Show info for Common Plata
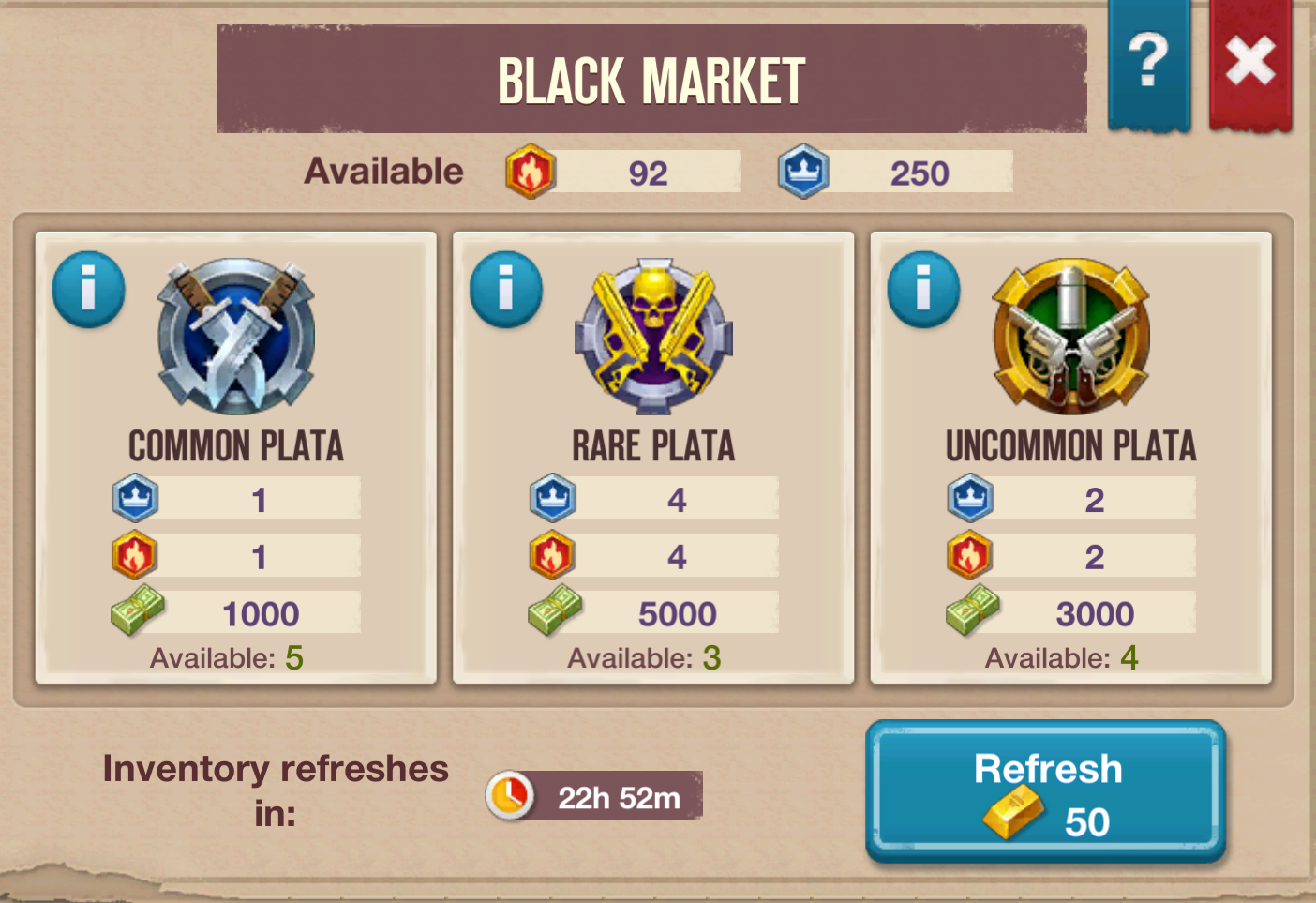 pyautogui.click(x=88, y=289)
